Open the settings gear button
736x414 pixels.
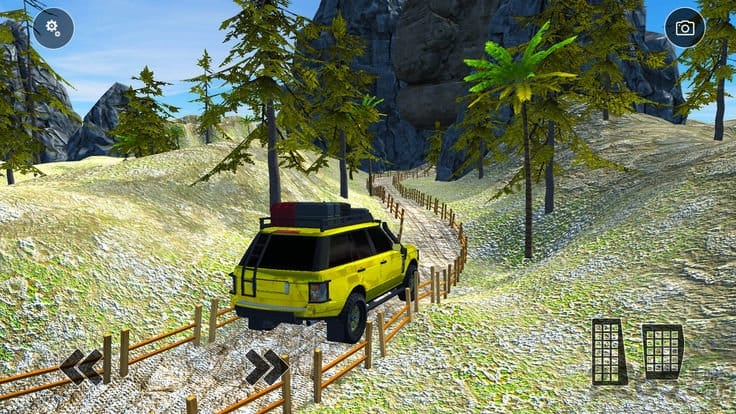click(53, 28)
